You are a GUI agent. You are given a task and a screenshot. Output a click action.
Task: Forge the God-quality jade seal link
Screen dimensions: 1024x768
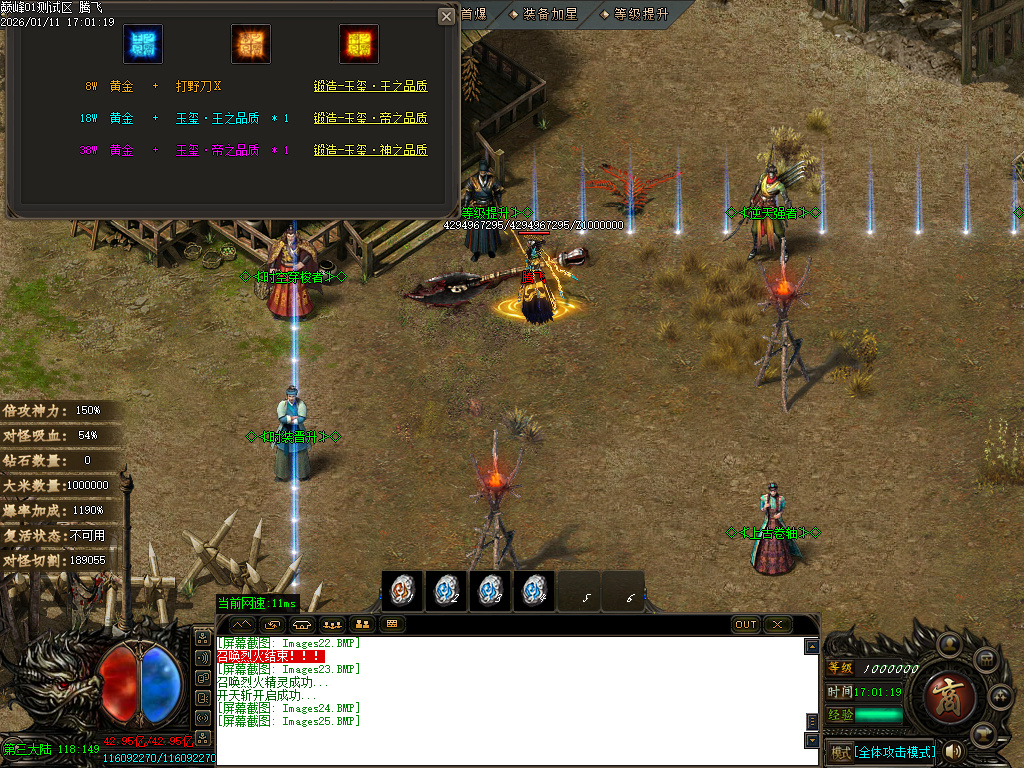coord(370,151)
